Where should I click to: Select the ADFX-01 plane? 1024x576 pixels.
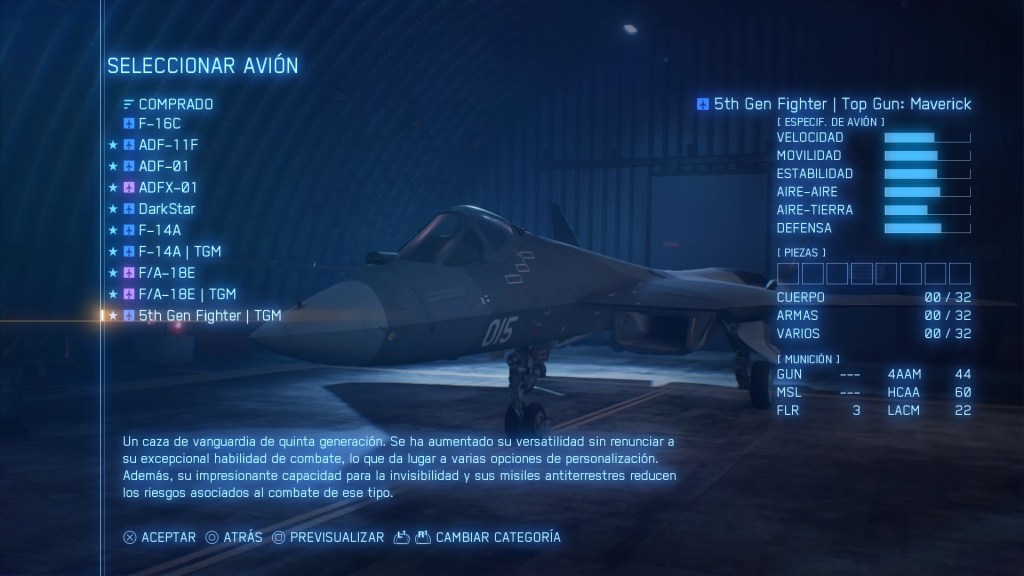coord(168,187)
